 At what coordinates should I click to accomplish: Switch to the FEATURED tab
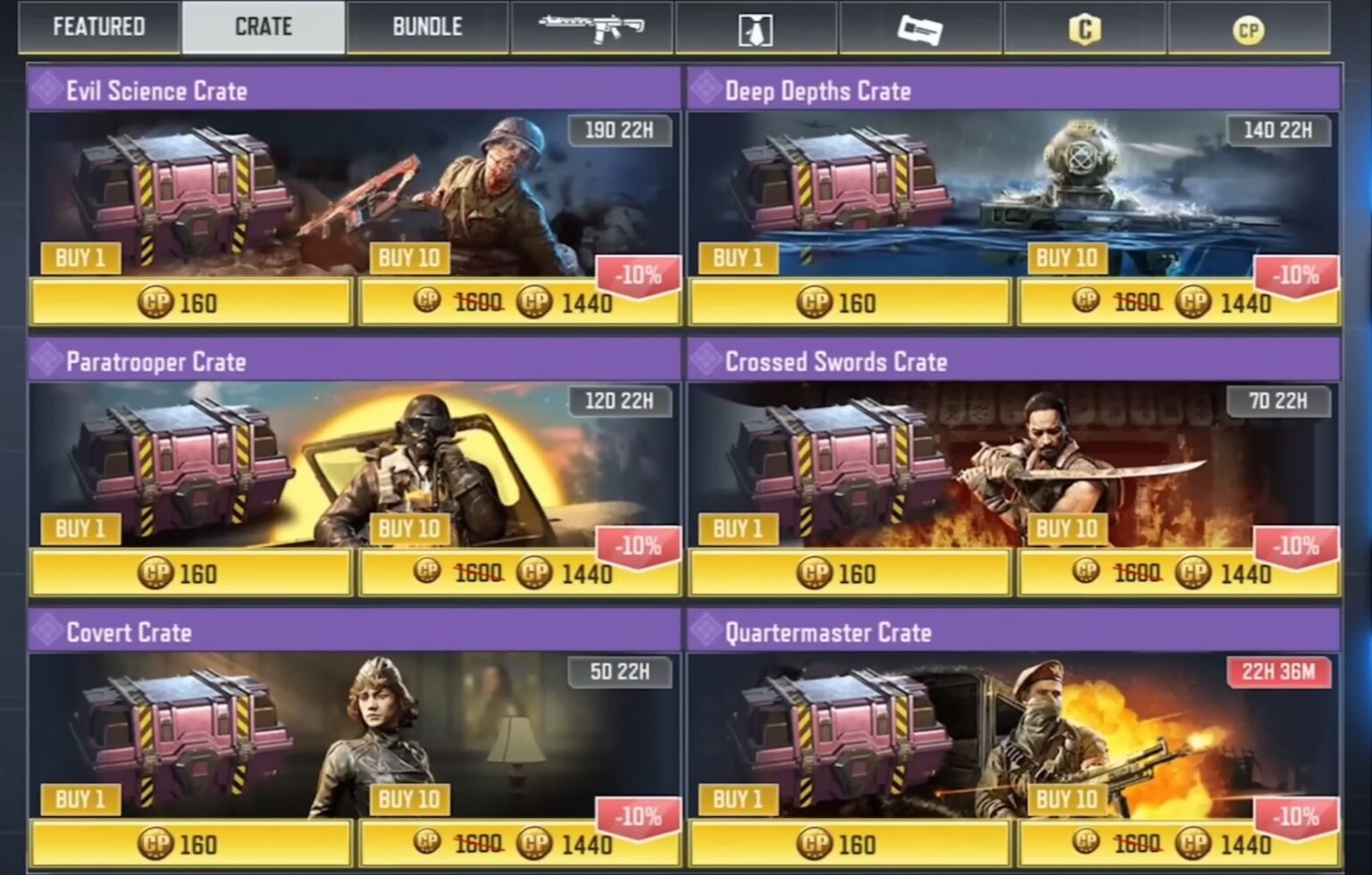pos(98,27)
